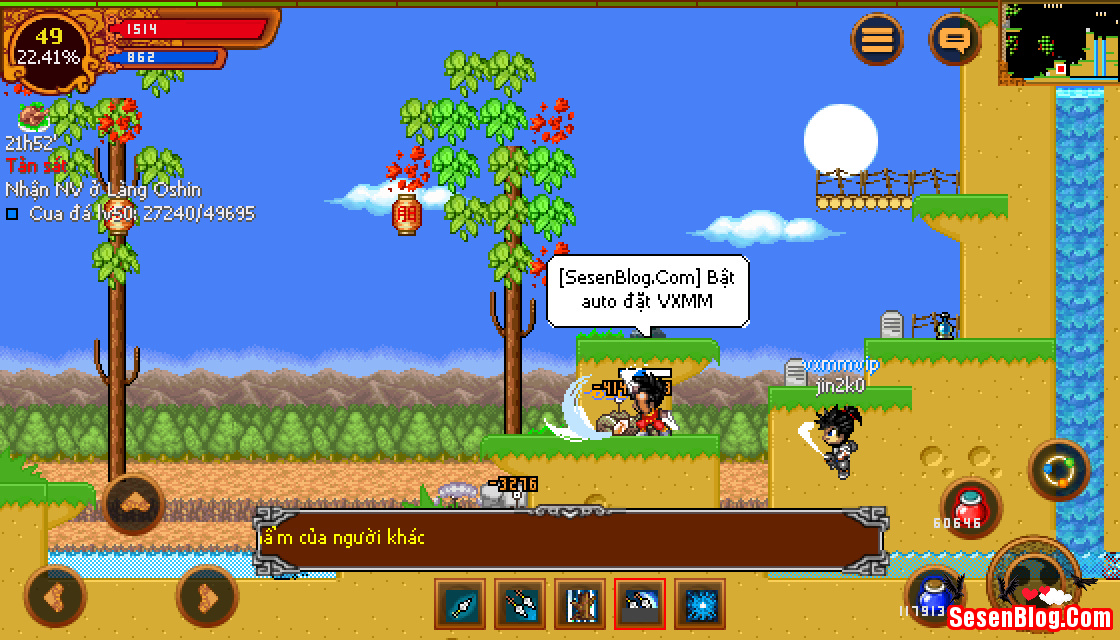Click the level 49 character portrait badge
The height and width of the screenshot is (640, 1120).
tap(49, 47)
